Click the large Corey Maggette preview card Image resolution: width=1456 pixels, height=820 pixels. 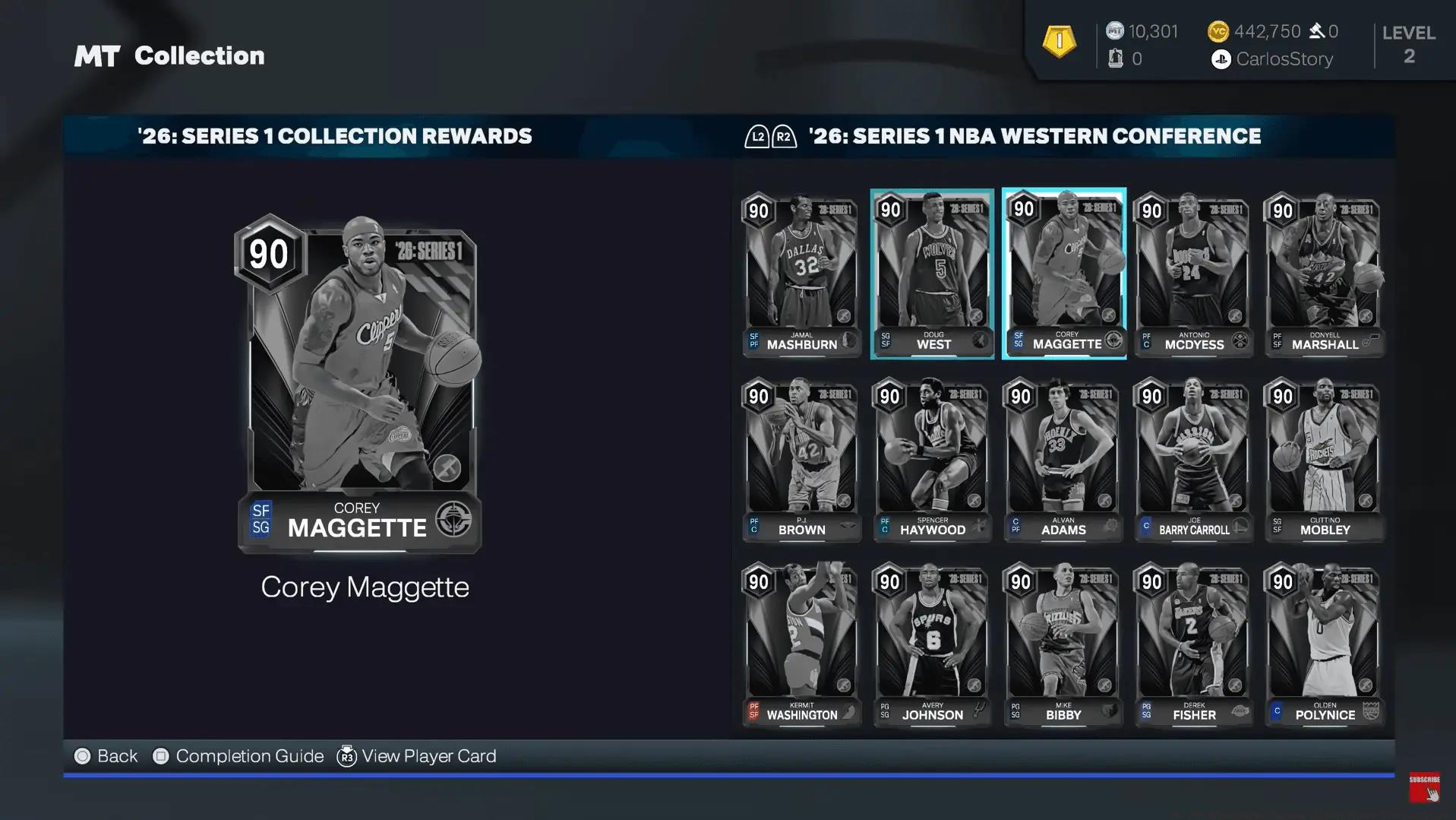coord(358,385)
